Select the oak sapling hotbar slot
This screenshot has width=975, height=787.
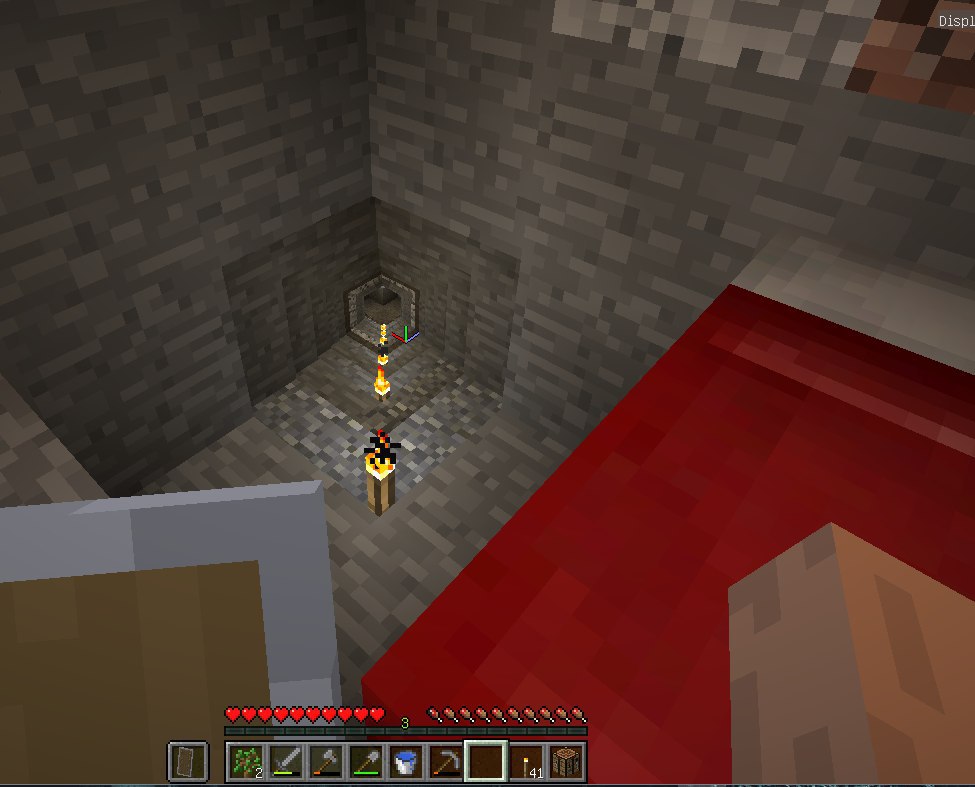245,762
